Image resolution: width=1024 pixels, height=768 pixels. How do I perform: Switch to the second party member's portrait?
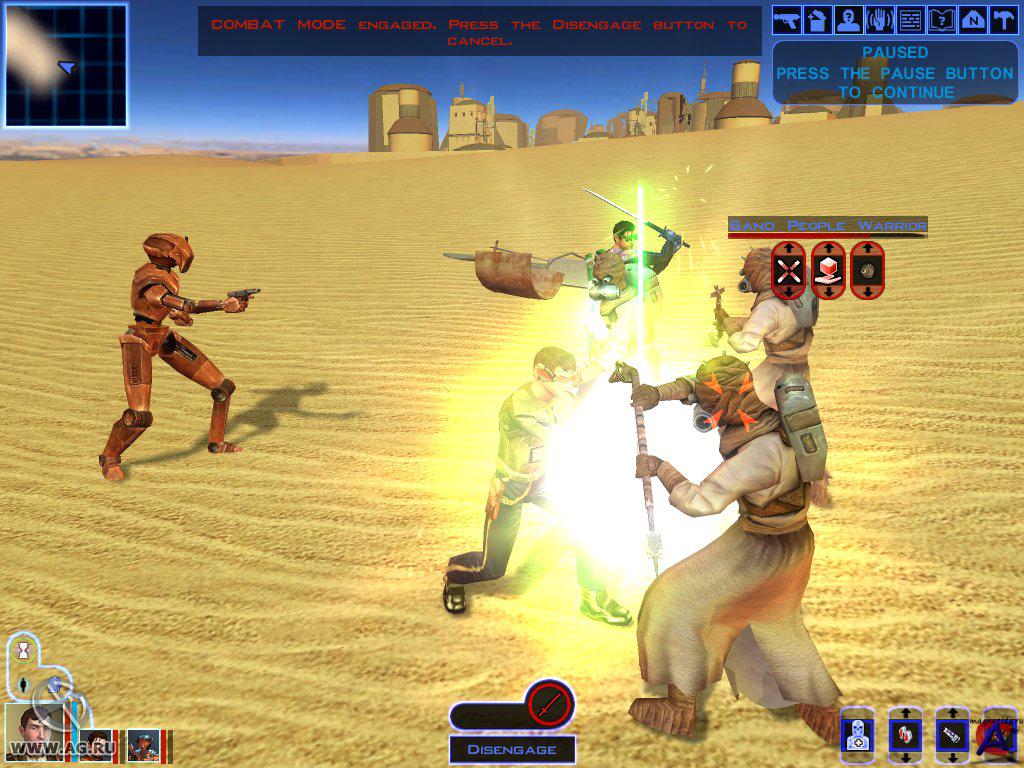coord(97,745)
